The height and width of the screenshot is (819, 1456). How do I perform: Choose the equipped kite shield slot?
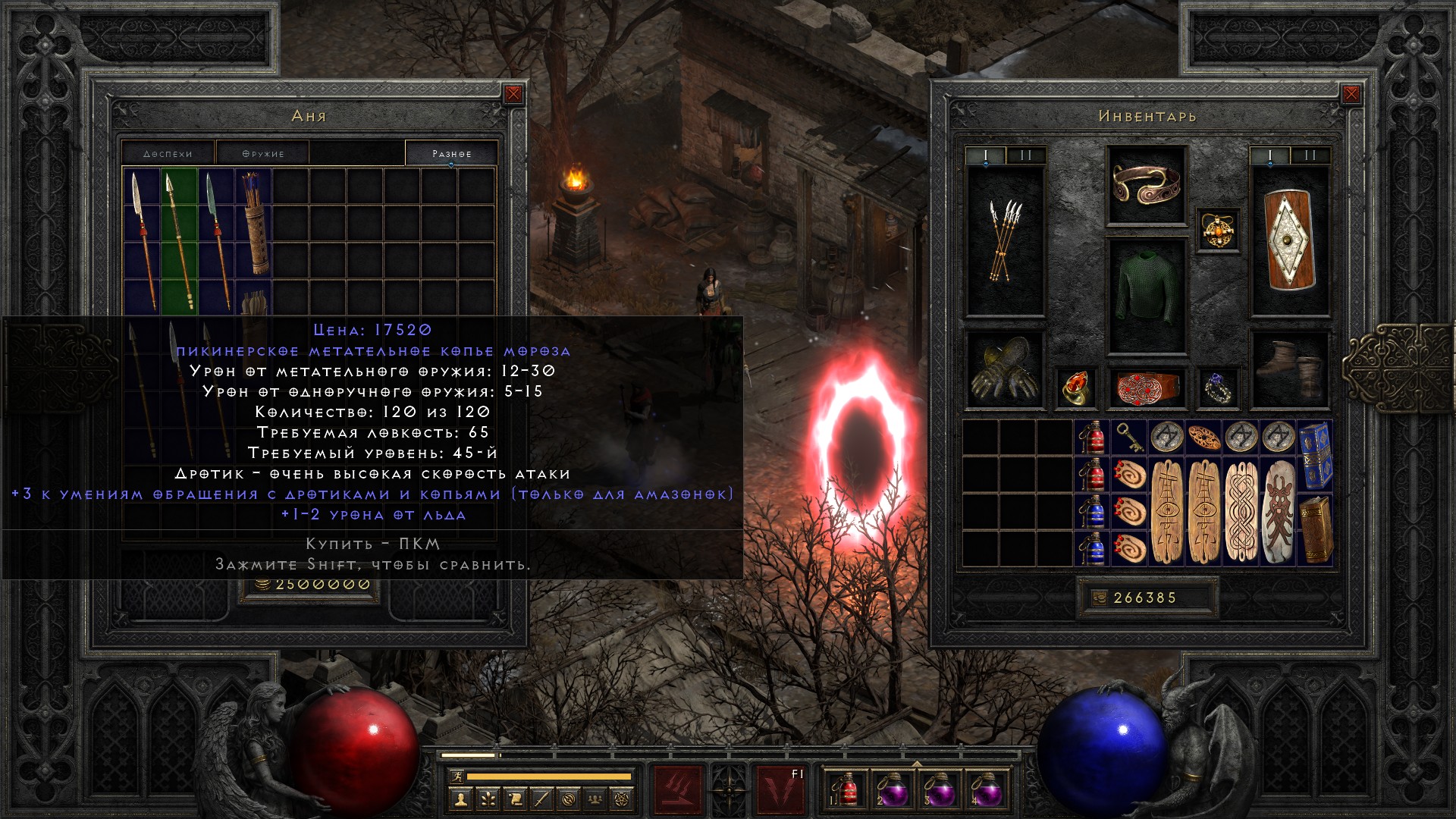(x=1289, y=240)
